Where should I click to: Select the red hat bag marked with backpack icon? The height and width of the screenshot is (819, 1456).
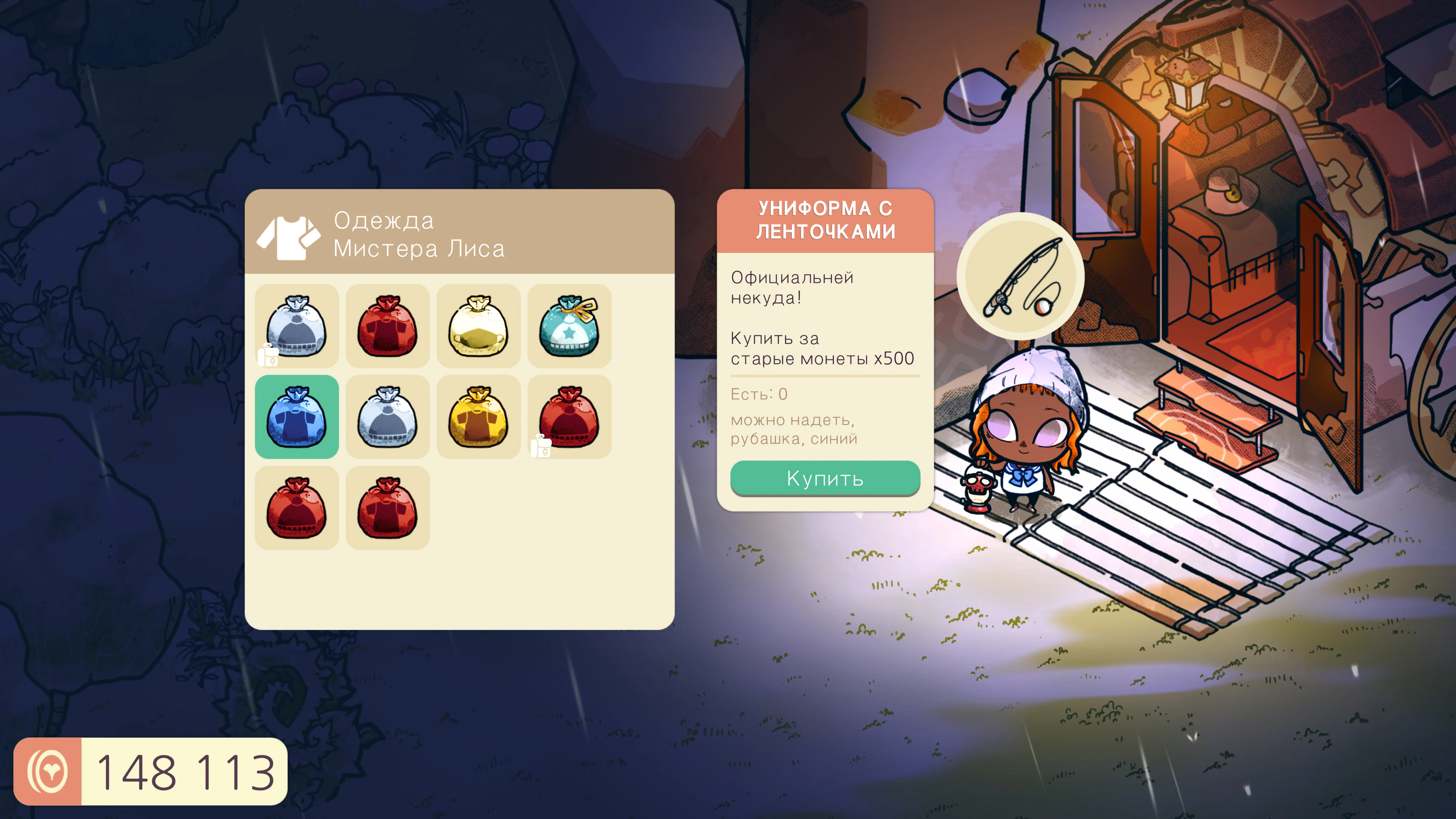569,417
